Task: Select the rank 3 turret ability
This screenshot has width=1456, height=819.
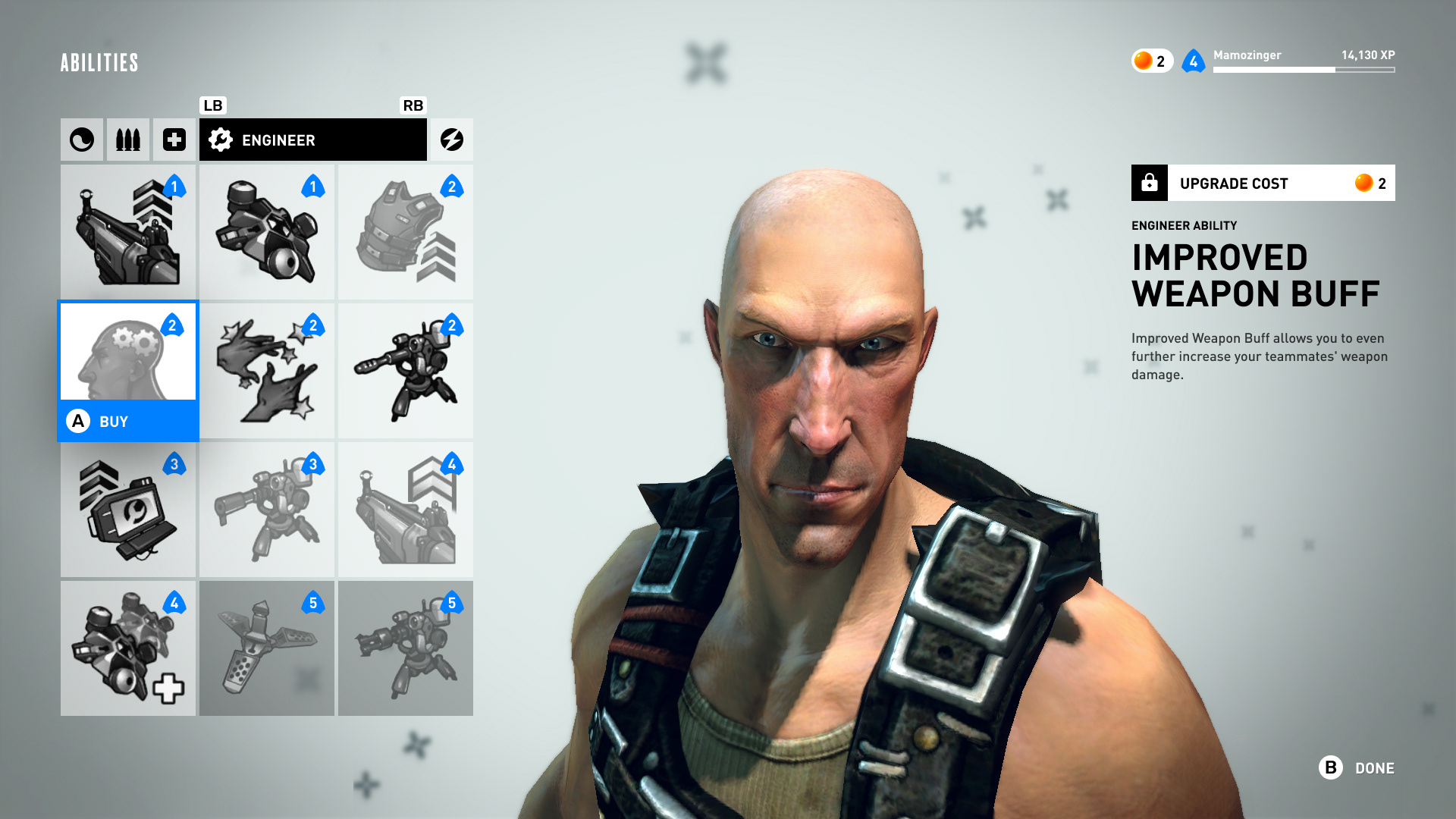Action: (266, 510)
